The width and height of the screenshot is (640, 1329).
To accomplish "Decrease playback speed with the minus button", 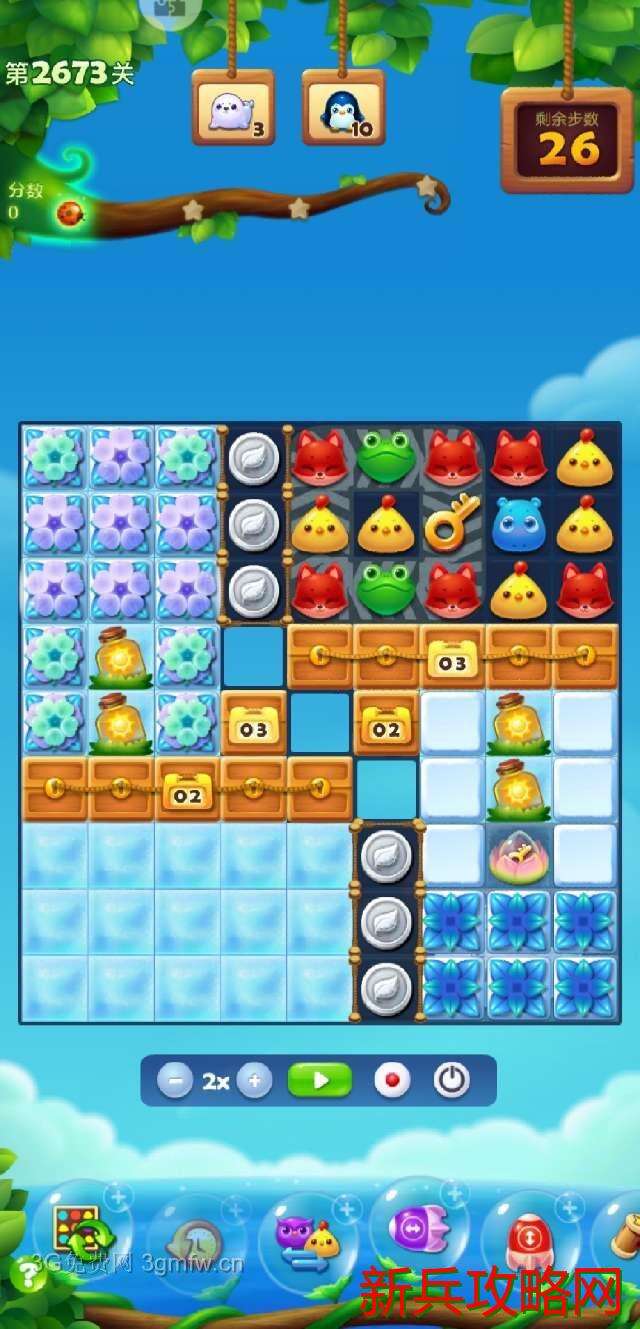I will coord(175,1081).
